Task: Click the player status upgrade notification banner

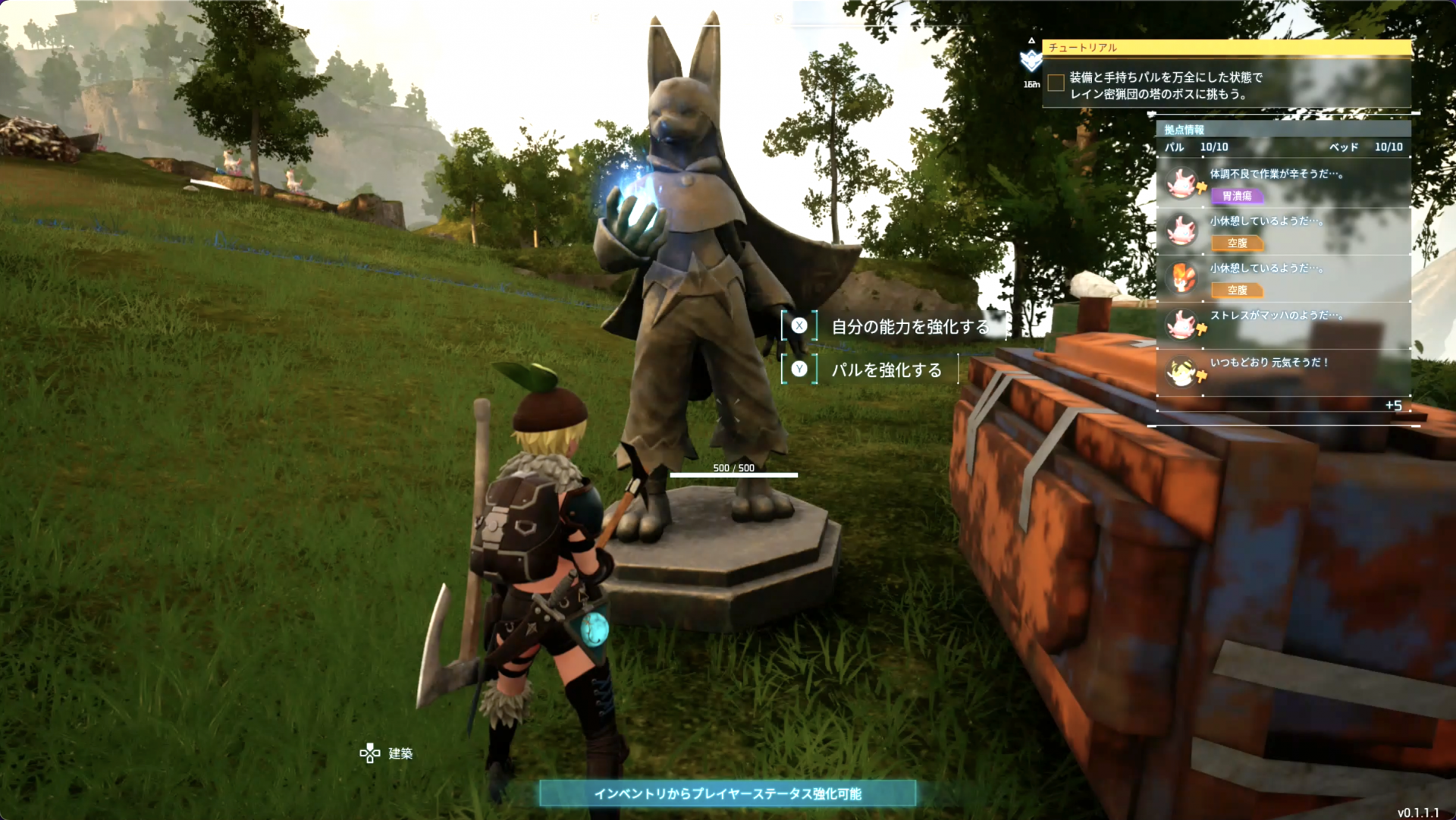Action: [x=727, y=793]
